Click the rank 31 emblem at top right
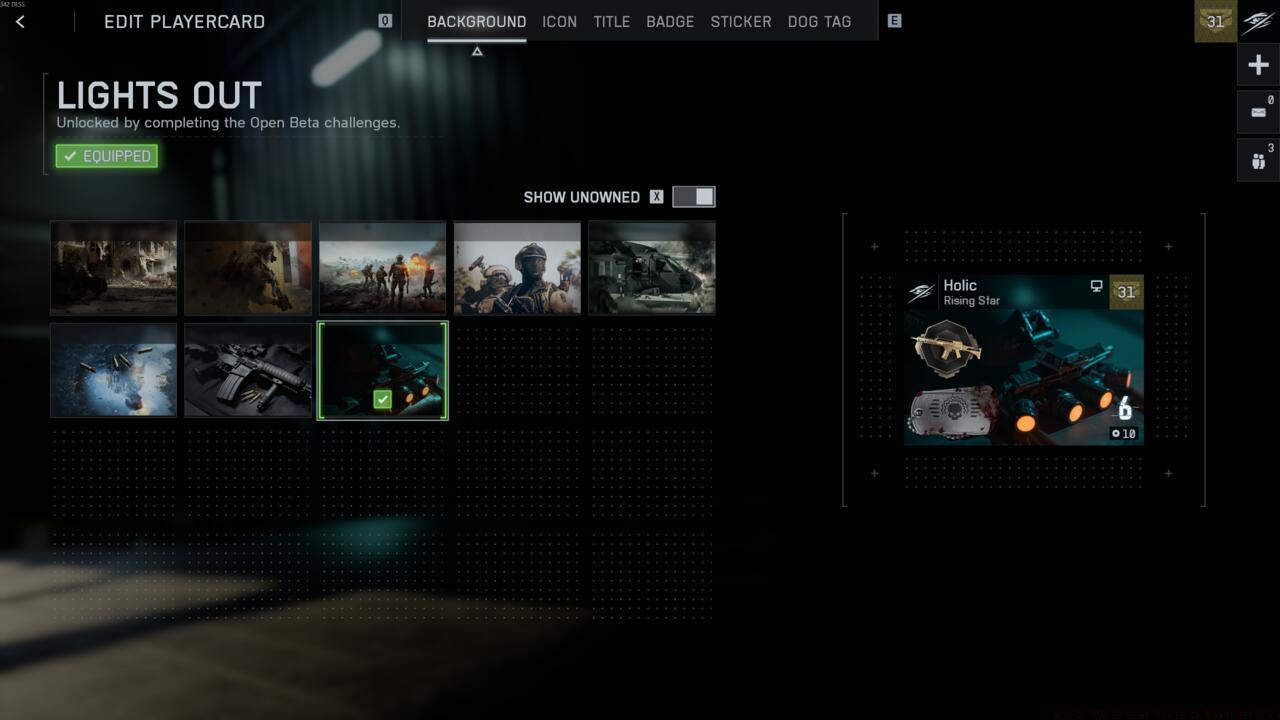Viewport: 1280px width, 720px height. (x=1214, y=21)
